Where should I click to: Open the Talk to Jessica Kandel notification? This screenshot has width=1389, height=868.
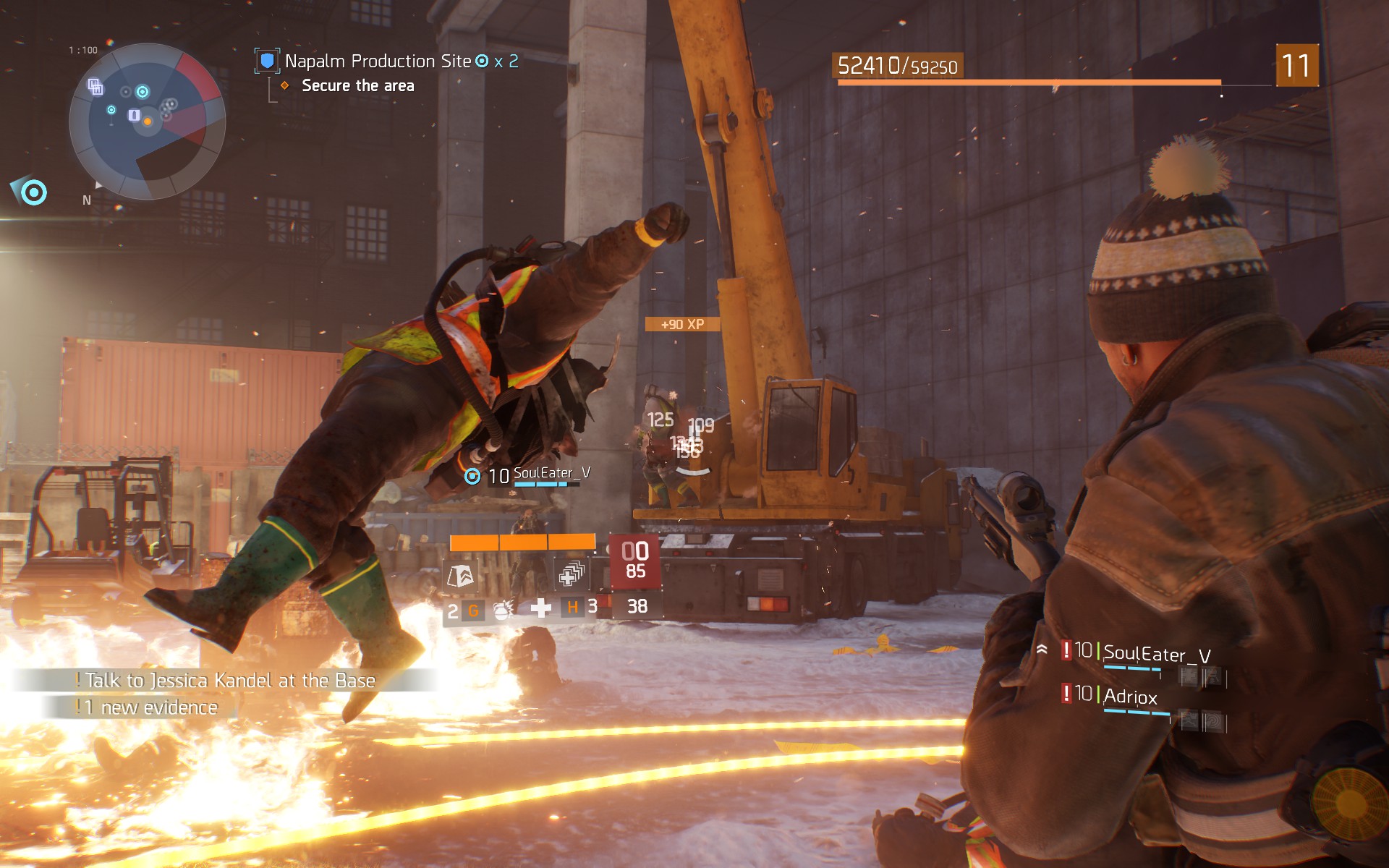click(229, 681)
